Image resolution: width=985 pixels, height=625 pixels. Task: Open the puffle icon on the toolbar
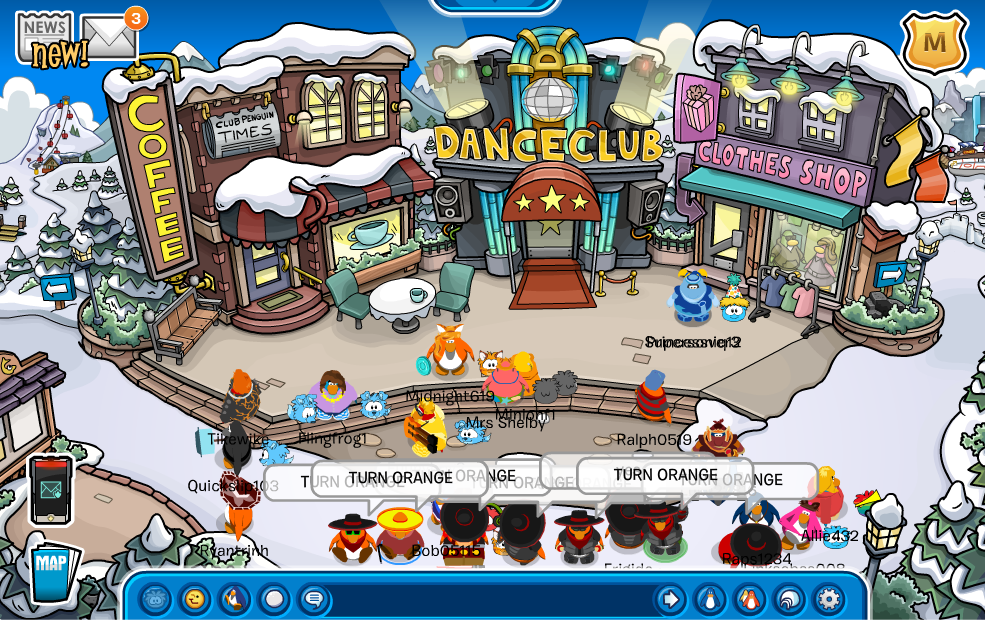point(156,599)
